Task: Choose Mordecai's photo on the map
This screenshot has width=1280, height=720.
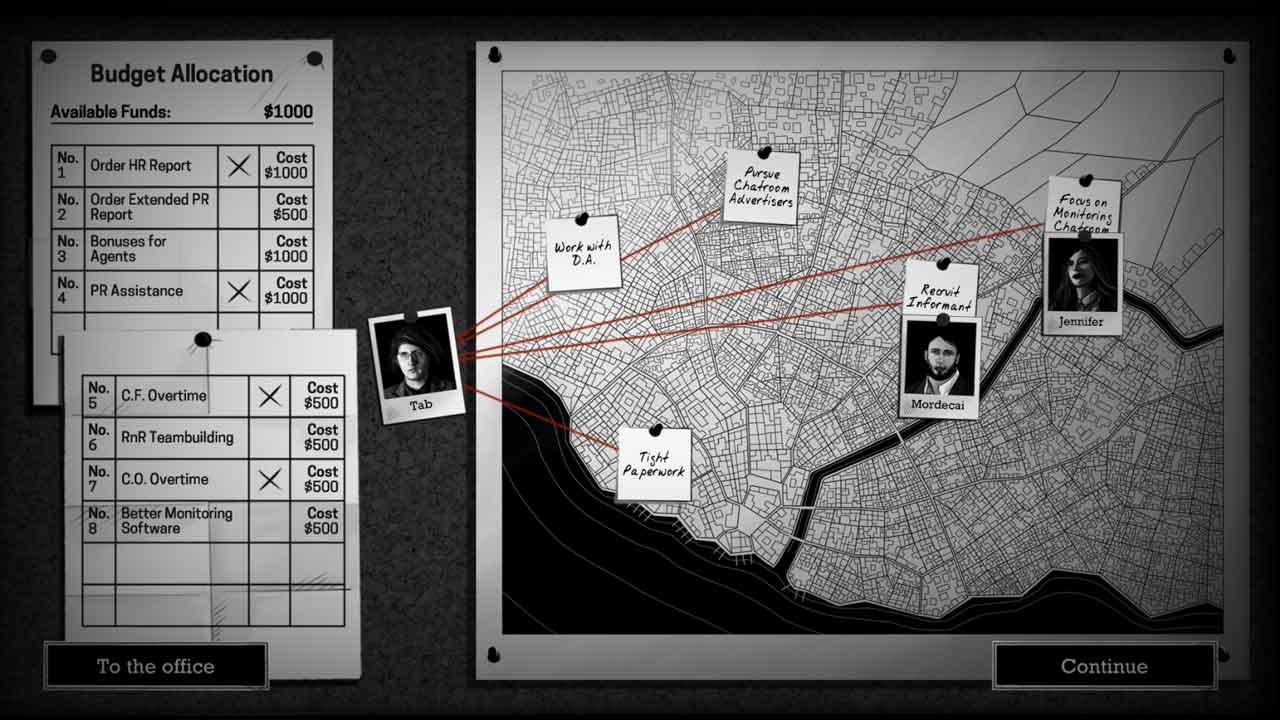Action: tap(940, 359)
